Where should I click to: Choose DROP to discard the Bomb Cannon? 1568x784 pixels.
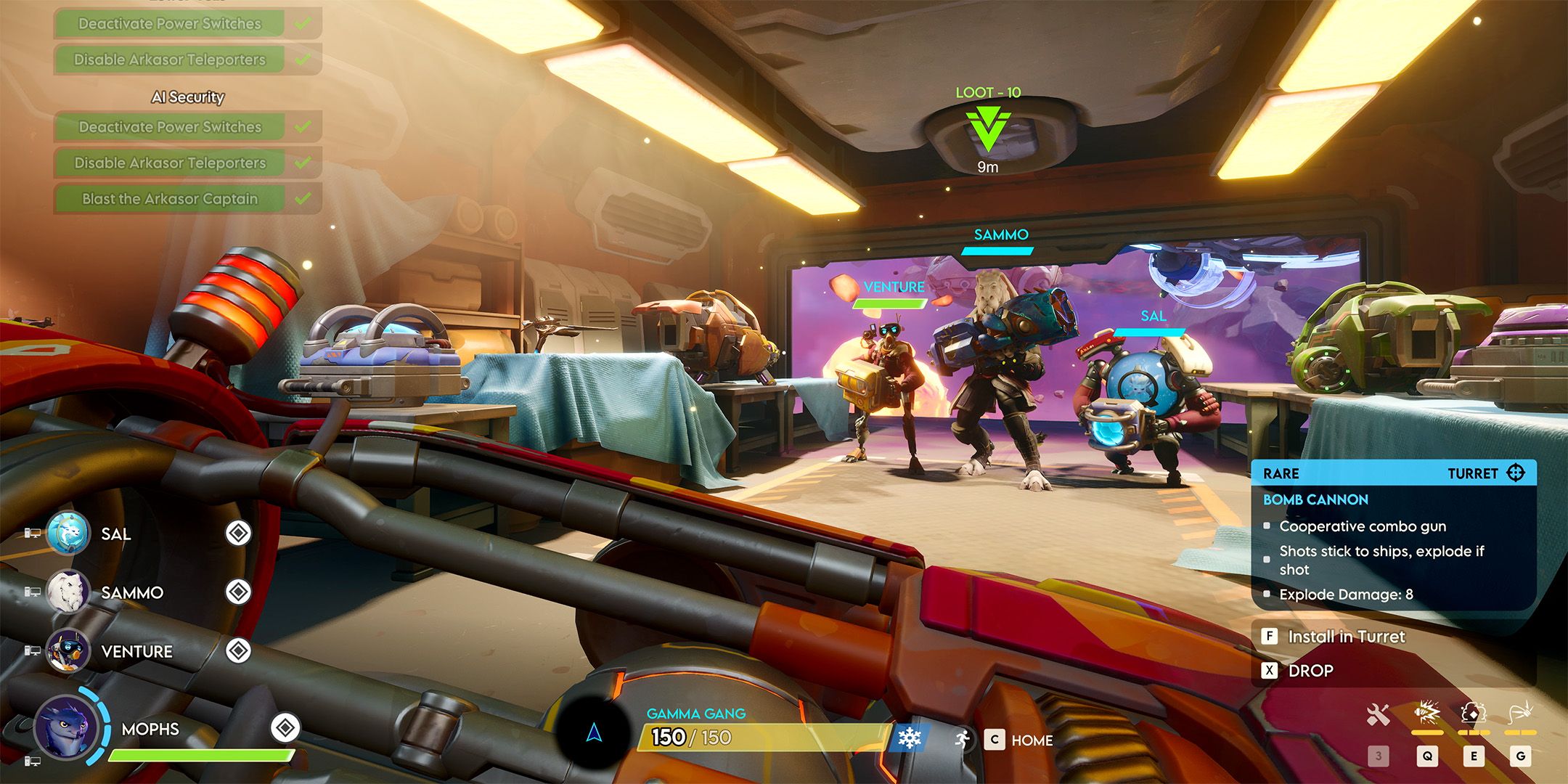tap(1309, 671)
